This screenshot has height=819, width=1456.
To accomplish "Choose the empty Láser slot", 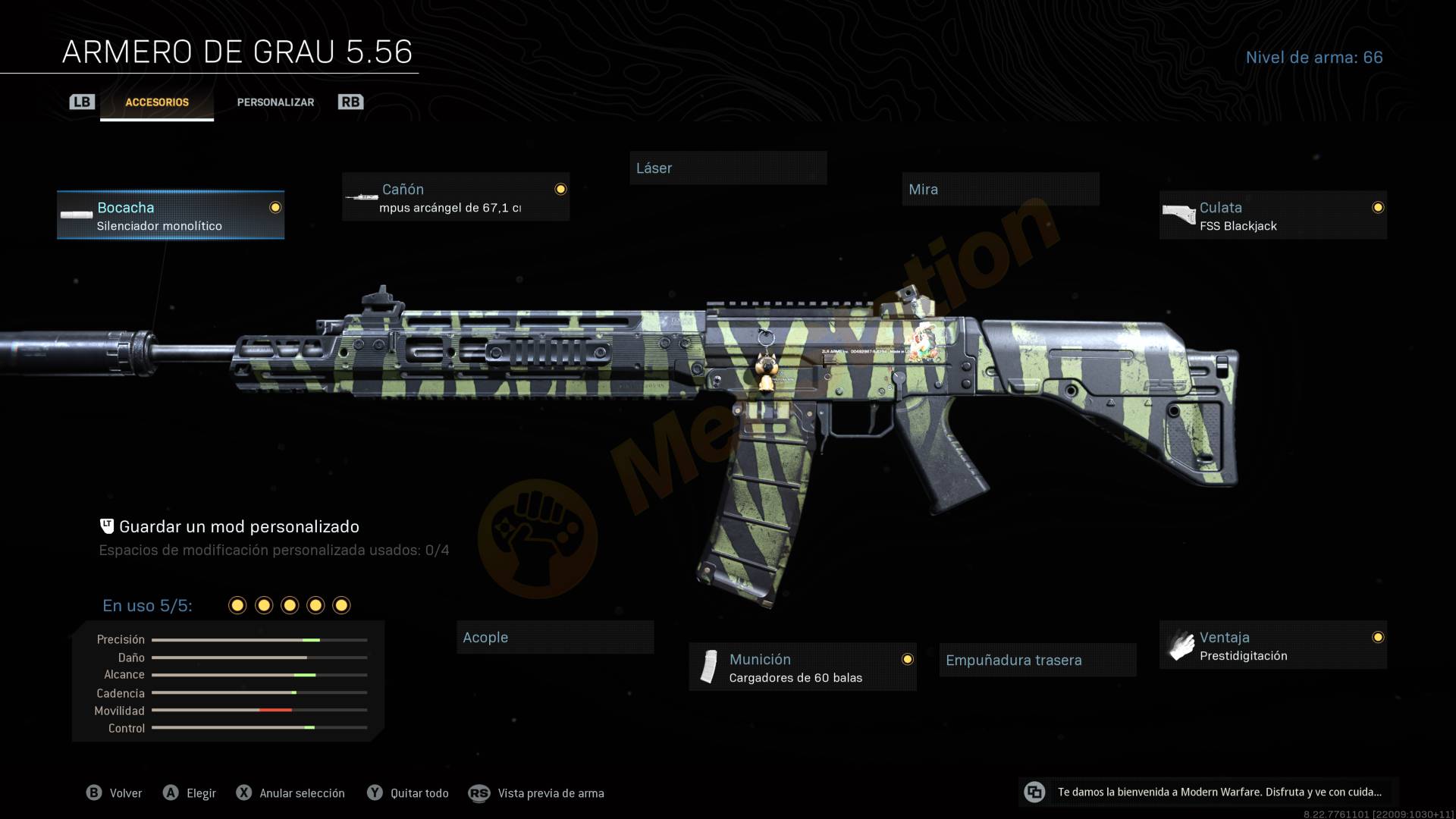I will [727, 168].
